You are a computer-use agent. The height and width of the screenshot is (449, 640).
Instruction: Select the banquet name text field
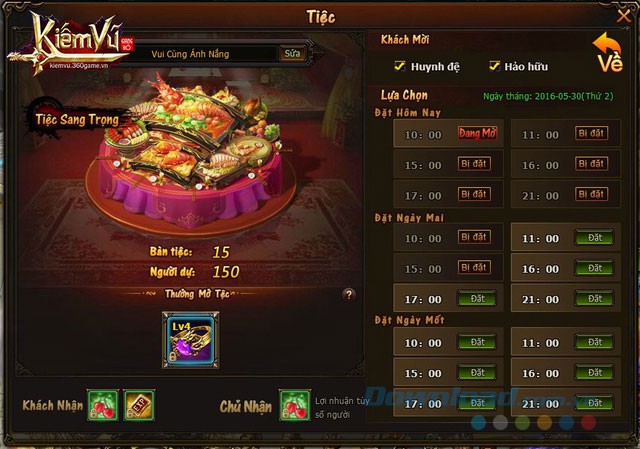point(210,54)
